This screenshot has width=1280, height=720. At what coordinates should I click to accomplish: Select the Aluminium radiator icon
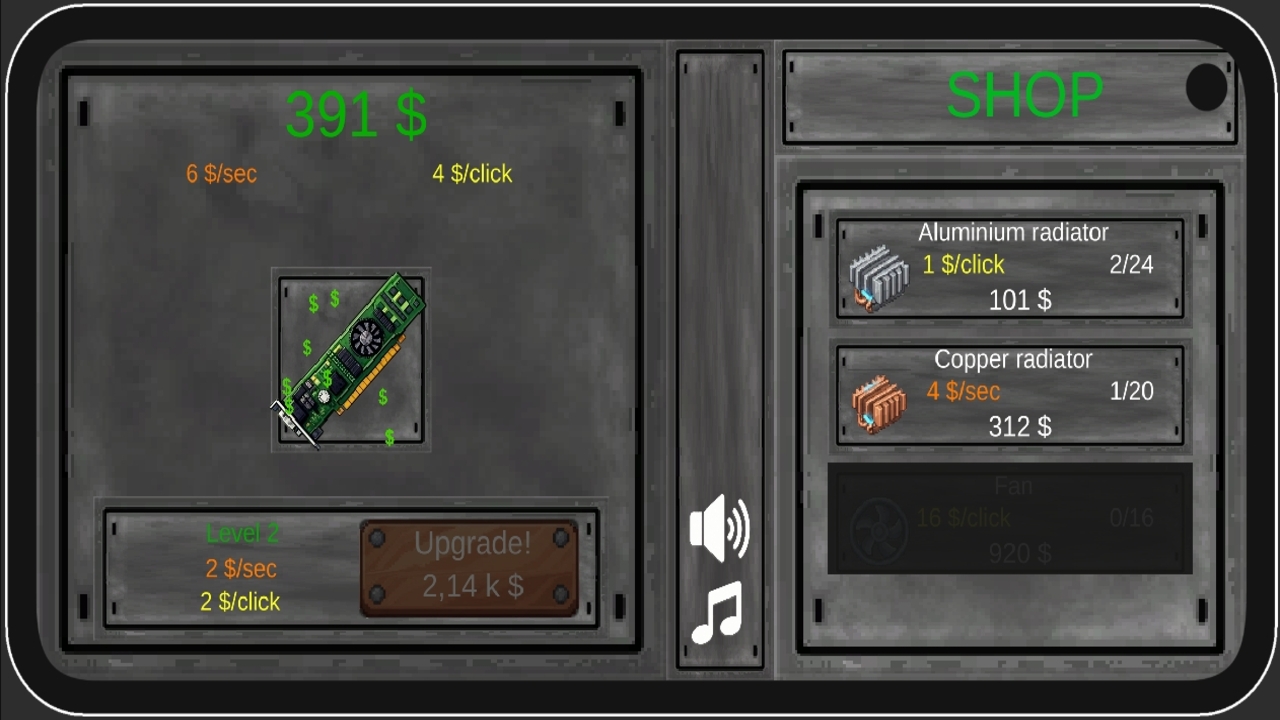coord(878,277)
